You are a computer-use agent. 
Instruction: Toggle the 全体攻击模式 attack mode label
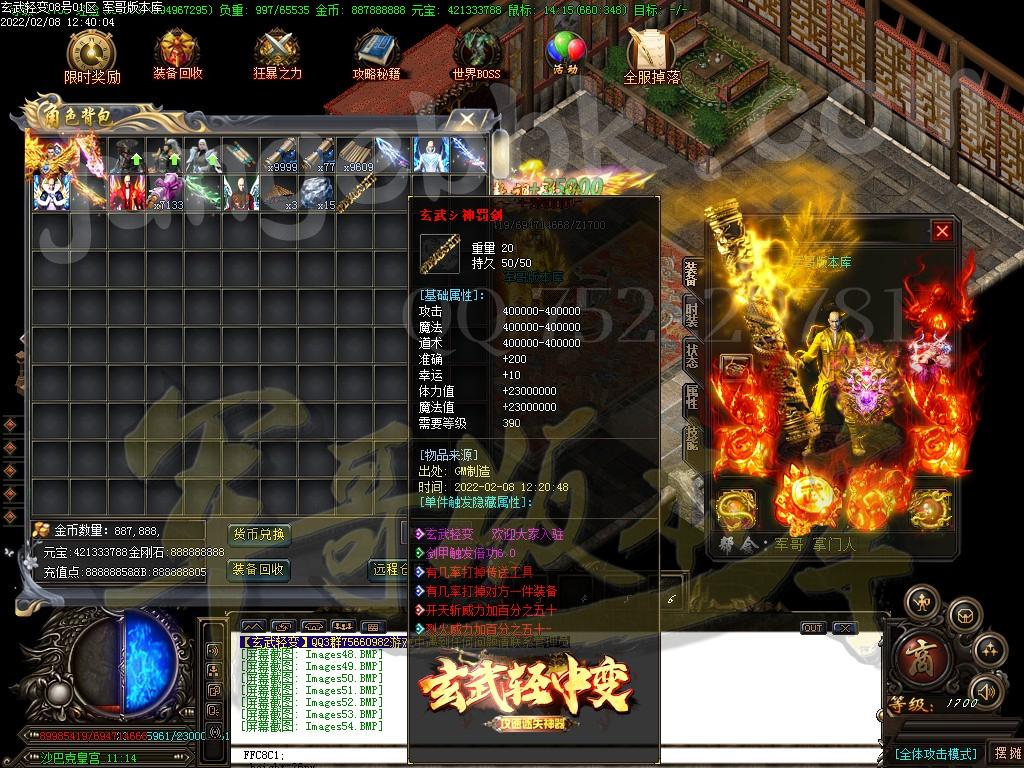pyautogui.click(x=934, y=753)
